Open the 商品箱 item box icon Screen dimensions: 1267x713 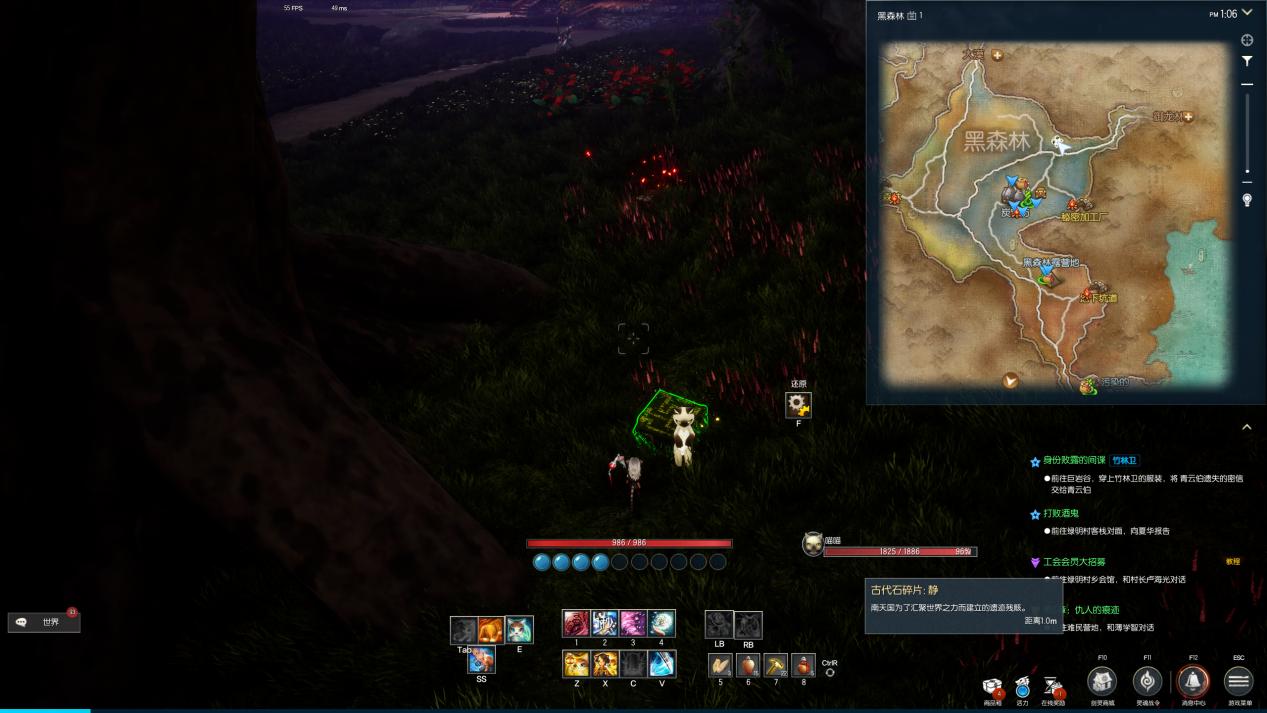(993, 687)
